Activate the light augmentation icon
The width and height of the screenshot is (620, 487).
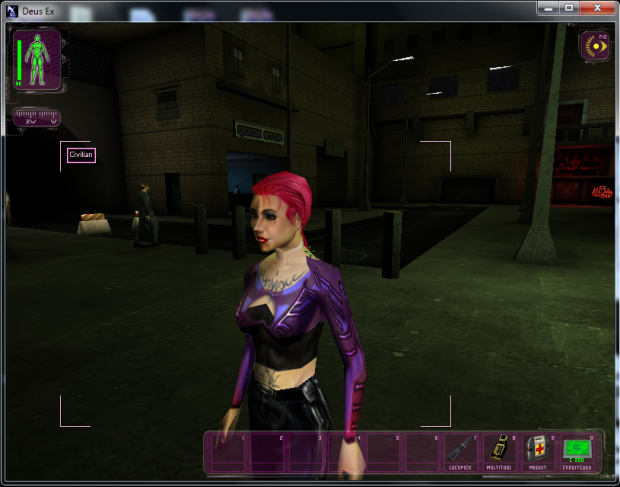pyautogui.click(x=598, y=46)
